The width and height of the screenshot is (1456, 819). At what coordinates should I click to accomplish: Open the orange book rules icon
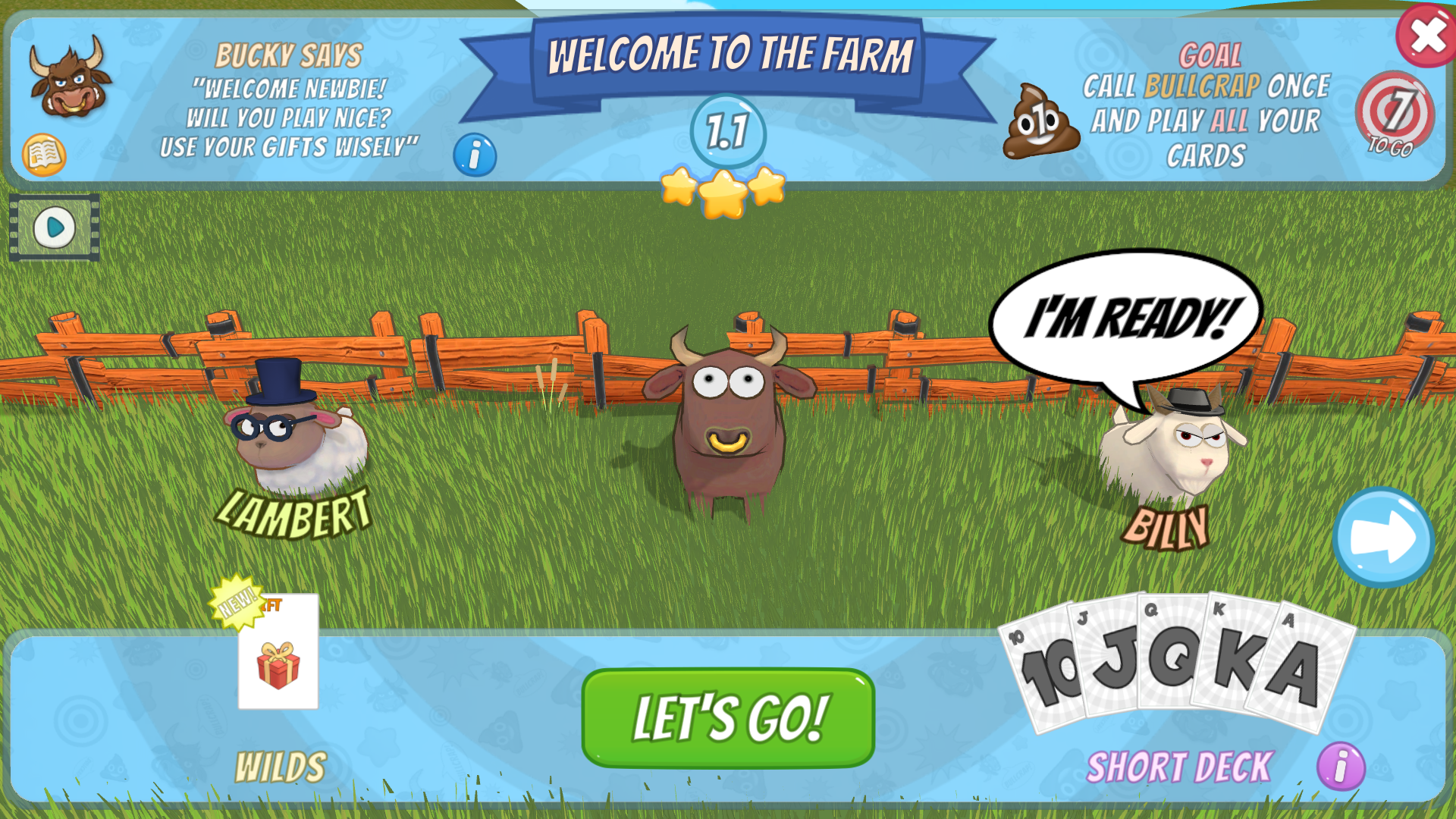click(44, 155)
